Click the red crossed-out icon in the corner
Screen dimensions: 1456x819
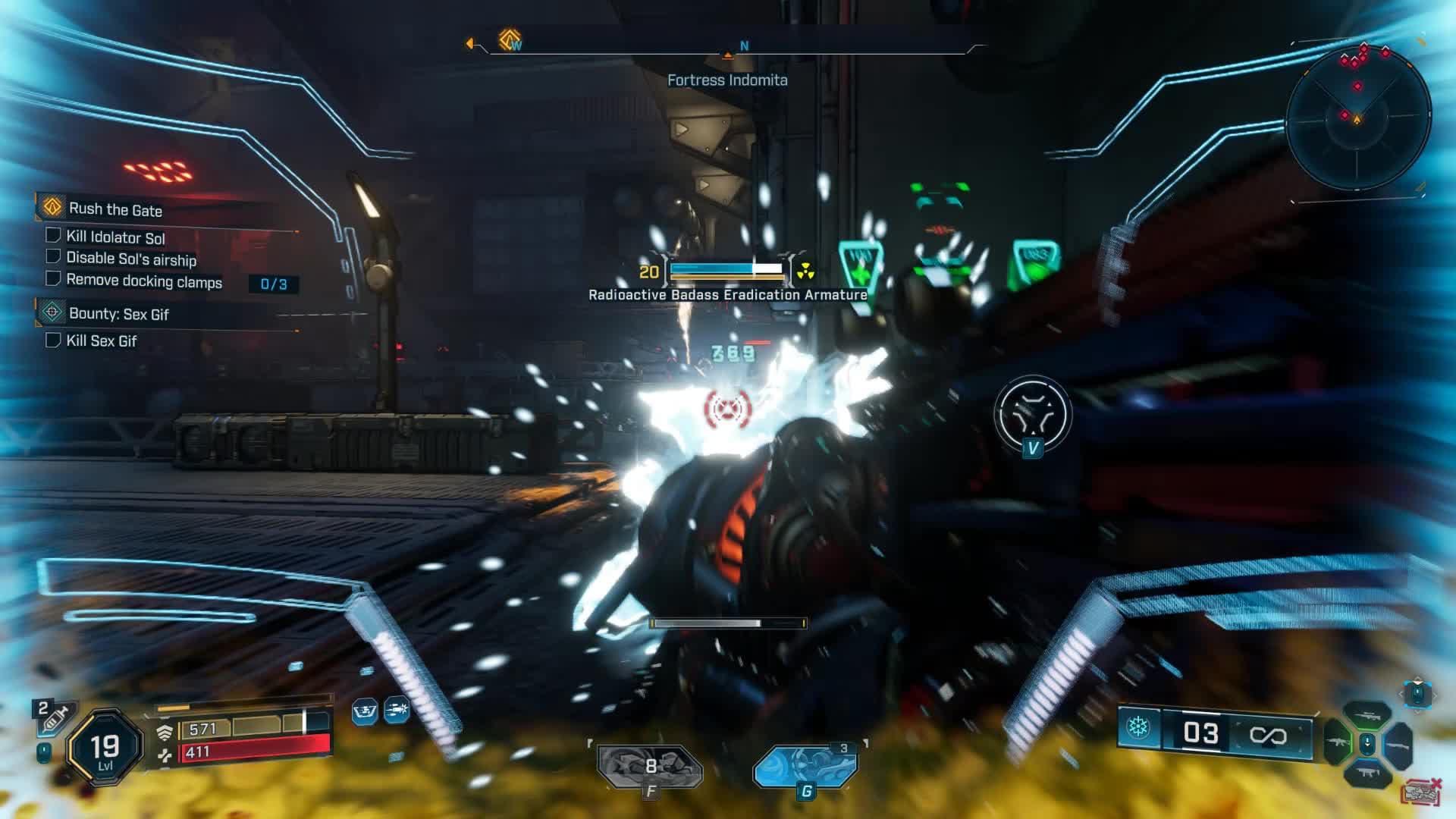click(1422, 792)
